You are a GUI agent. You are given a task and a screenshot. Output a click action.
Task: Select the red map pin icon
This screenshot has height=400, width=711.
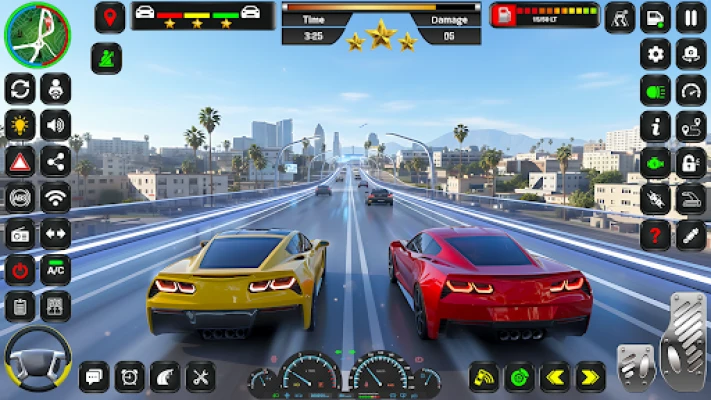coord(109,17)
